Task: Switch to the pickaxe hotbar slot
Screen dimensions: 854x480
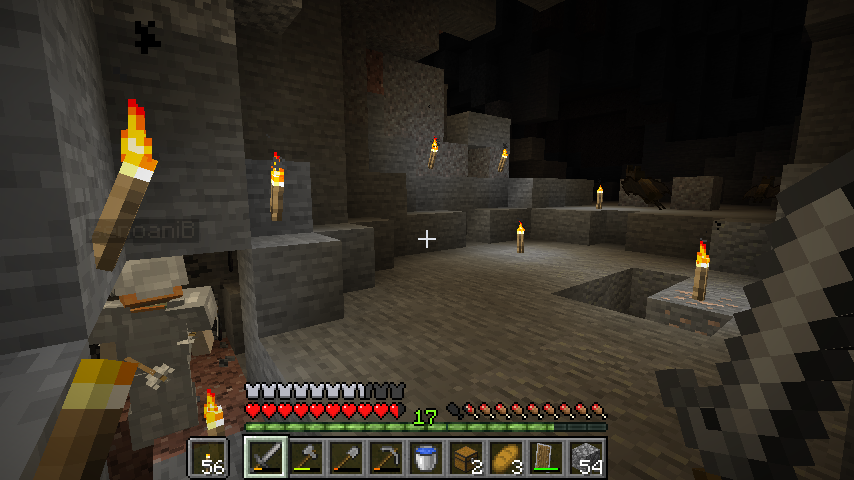Action: point(386,458)
